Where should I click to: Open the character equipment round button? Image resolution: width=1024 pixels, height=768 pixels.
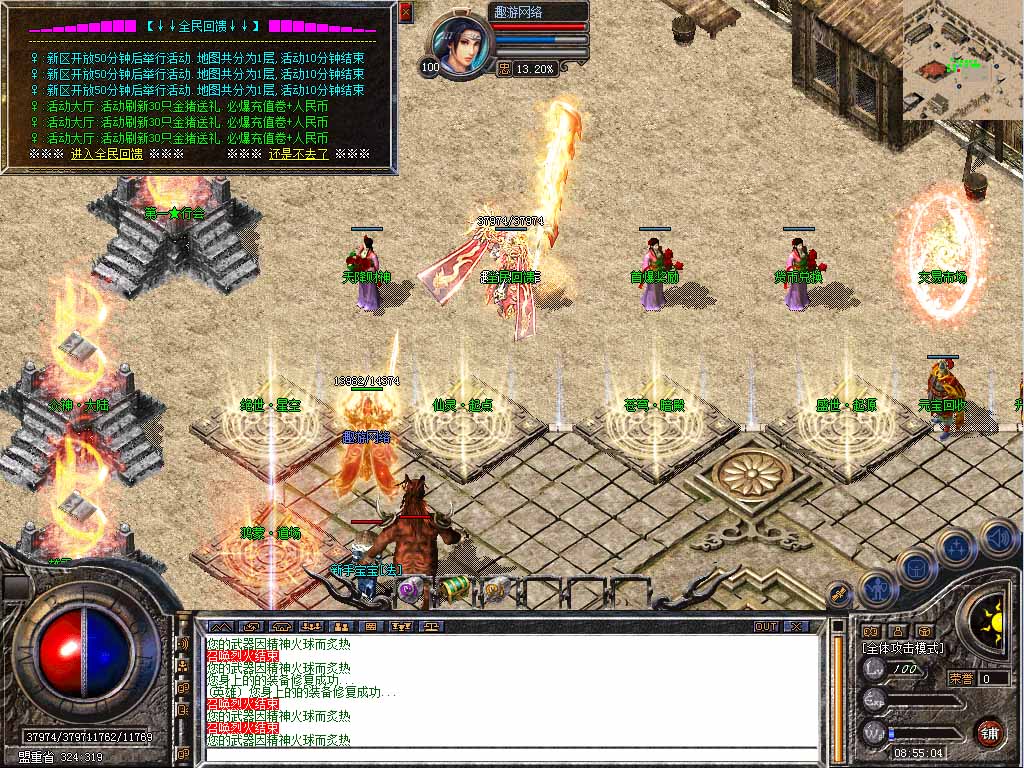tap(879, 588)
